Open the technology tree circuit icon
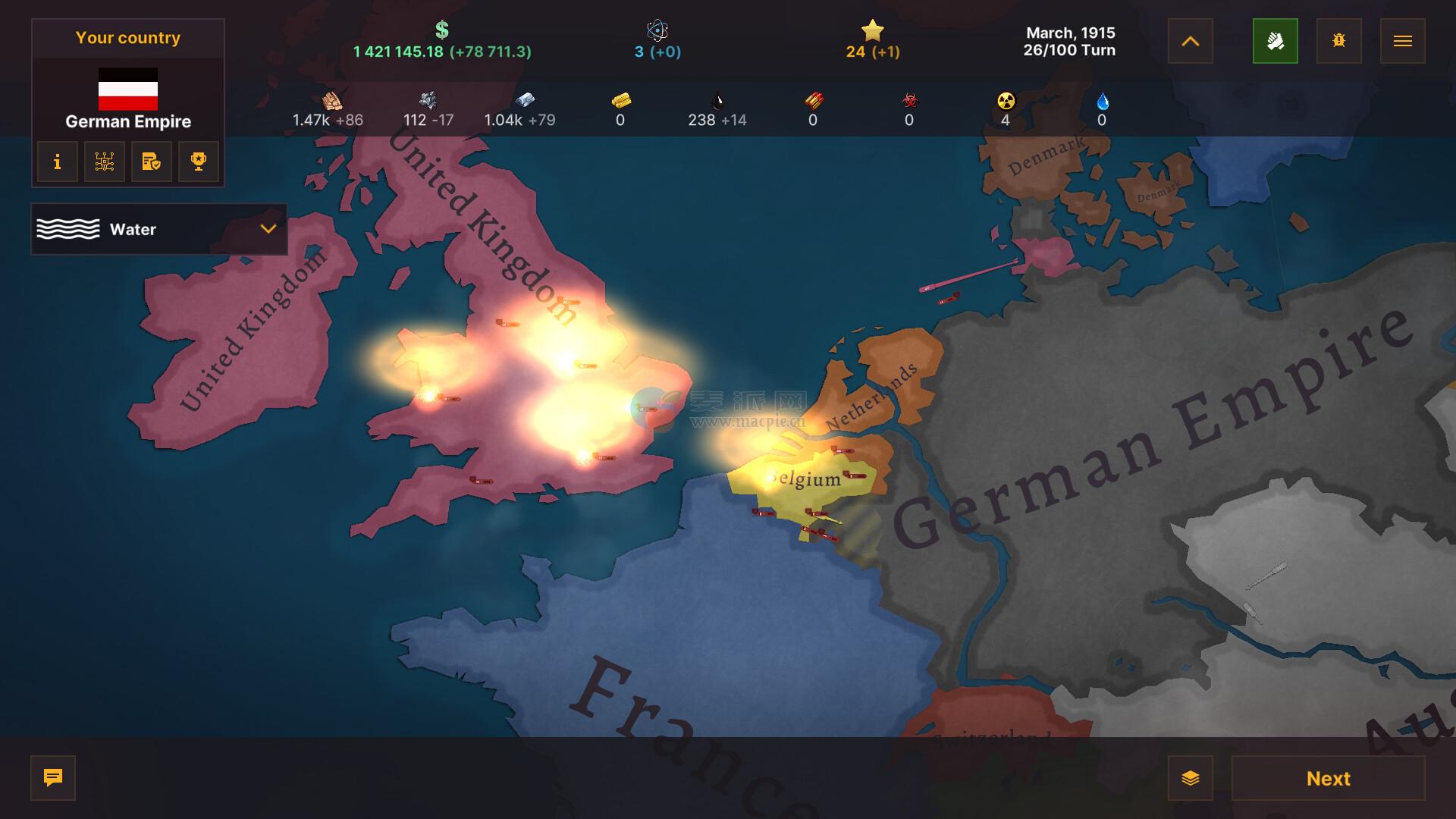 pos(105,162)
